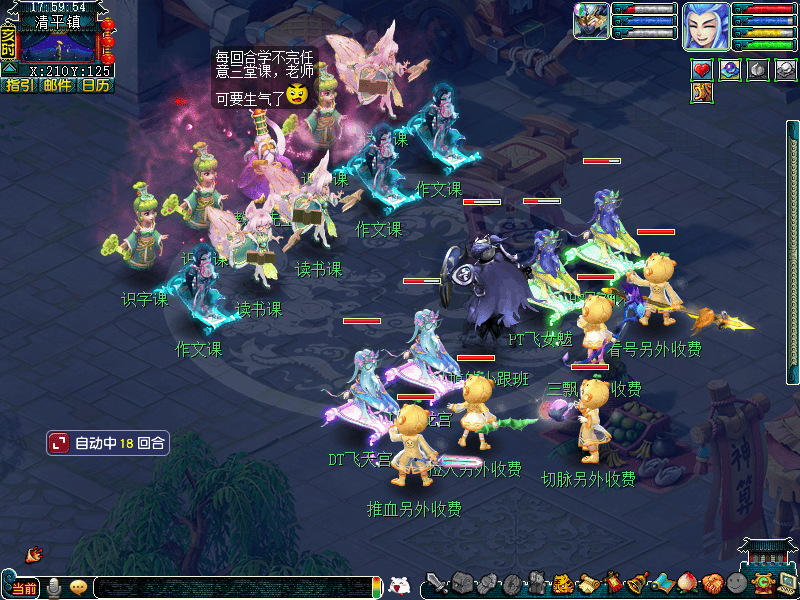
Task: Collapse the minimap with the blue triangle
Action: tap(8, 69)
